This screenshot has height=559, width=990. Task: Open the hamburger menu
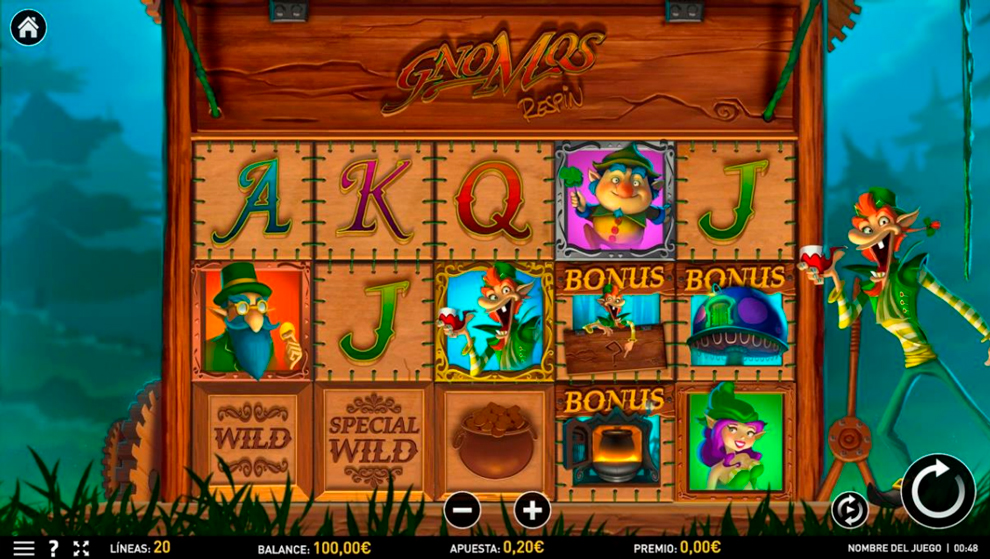point(22,548)
